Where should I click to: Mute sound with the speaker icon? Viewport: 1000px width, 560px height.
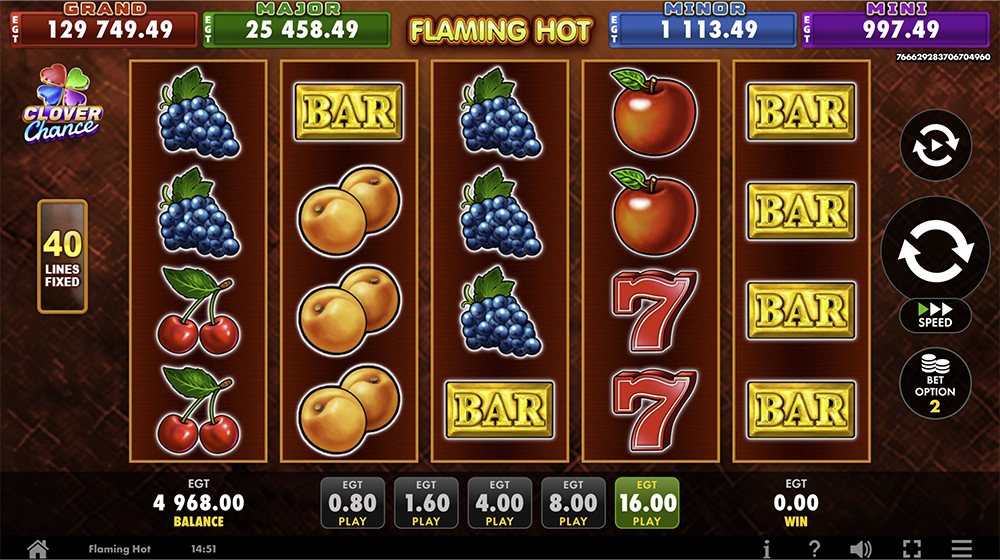[860, 548]
